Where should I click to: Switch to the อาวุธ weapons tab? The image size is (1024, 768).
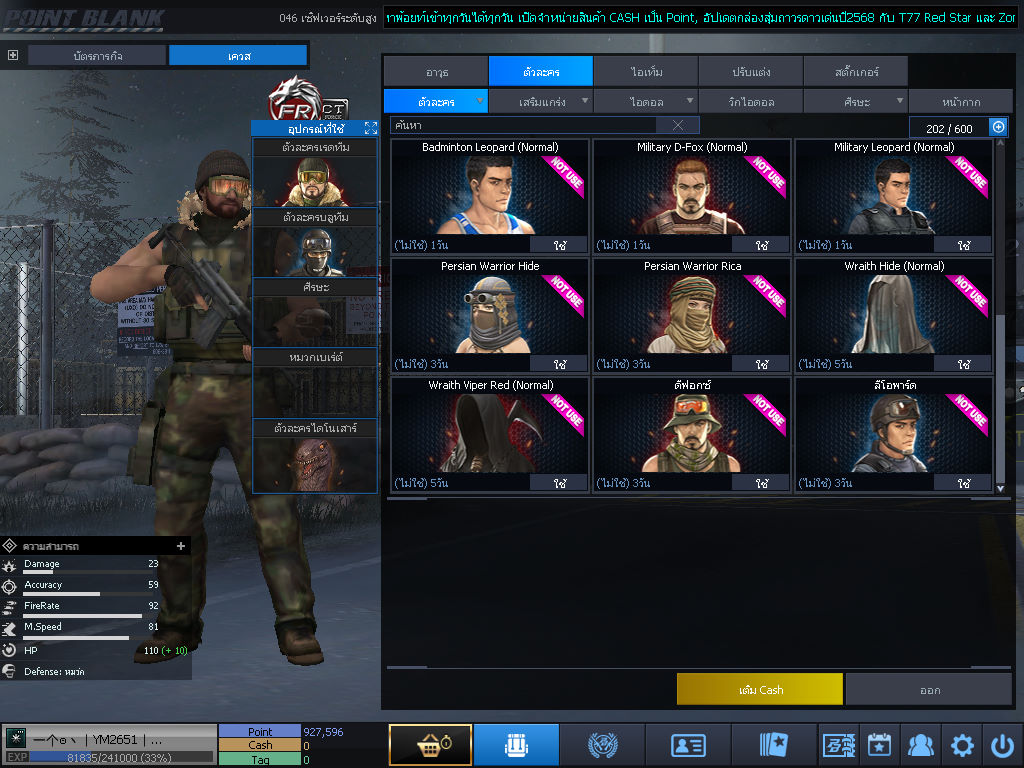coord(436,72)
